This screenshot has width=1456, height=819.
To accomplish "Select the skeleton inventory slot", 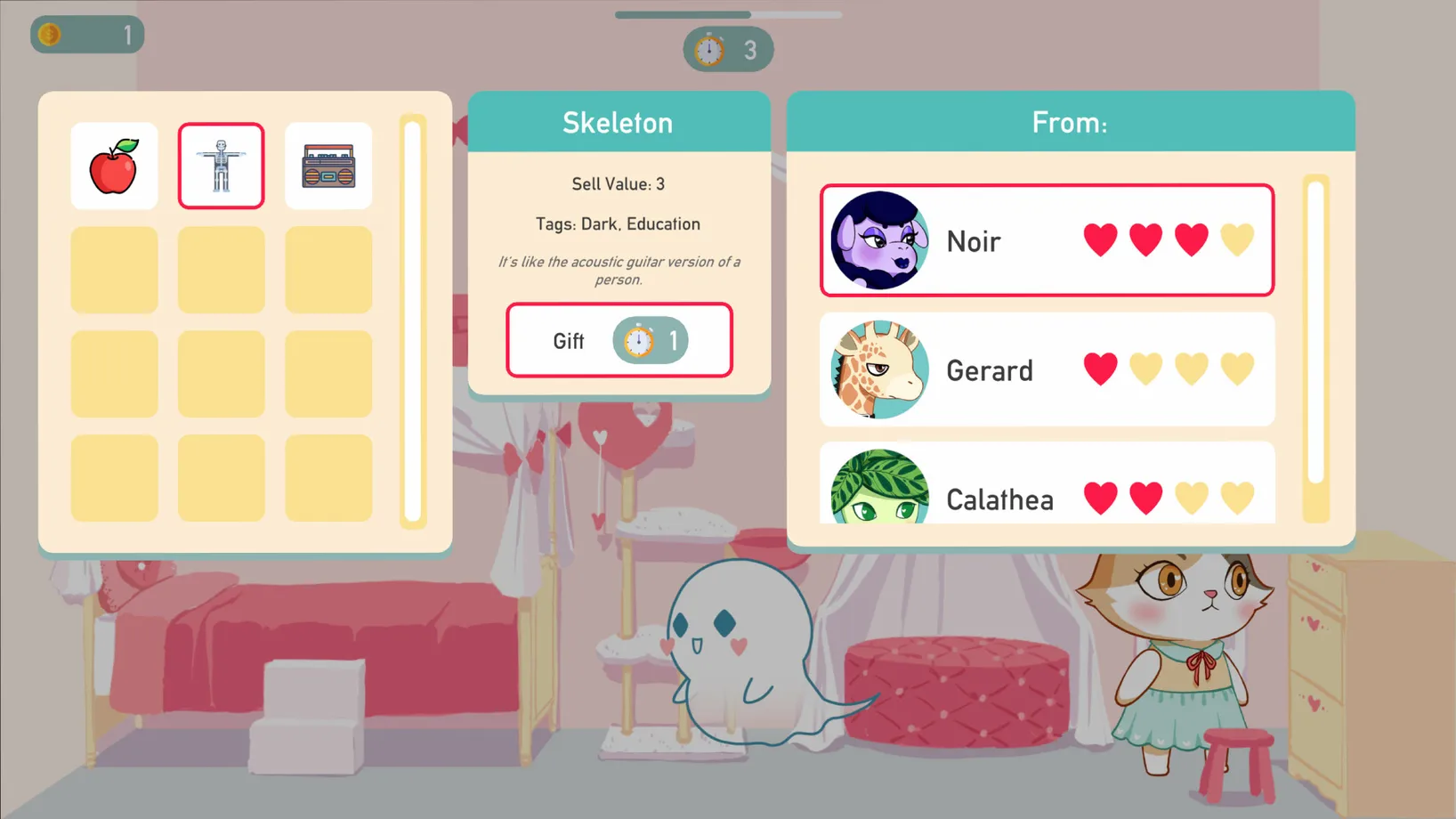I will 221,166.
